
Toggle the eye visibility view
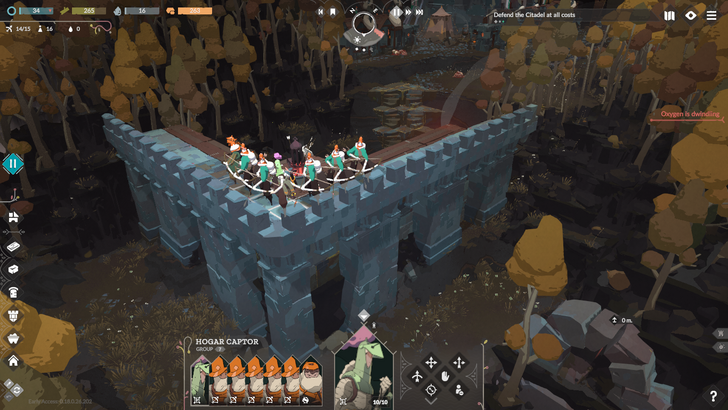point(691,15)
